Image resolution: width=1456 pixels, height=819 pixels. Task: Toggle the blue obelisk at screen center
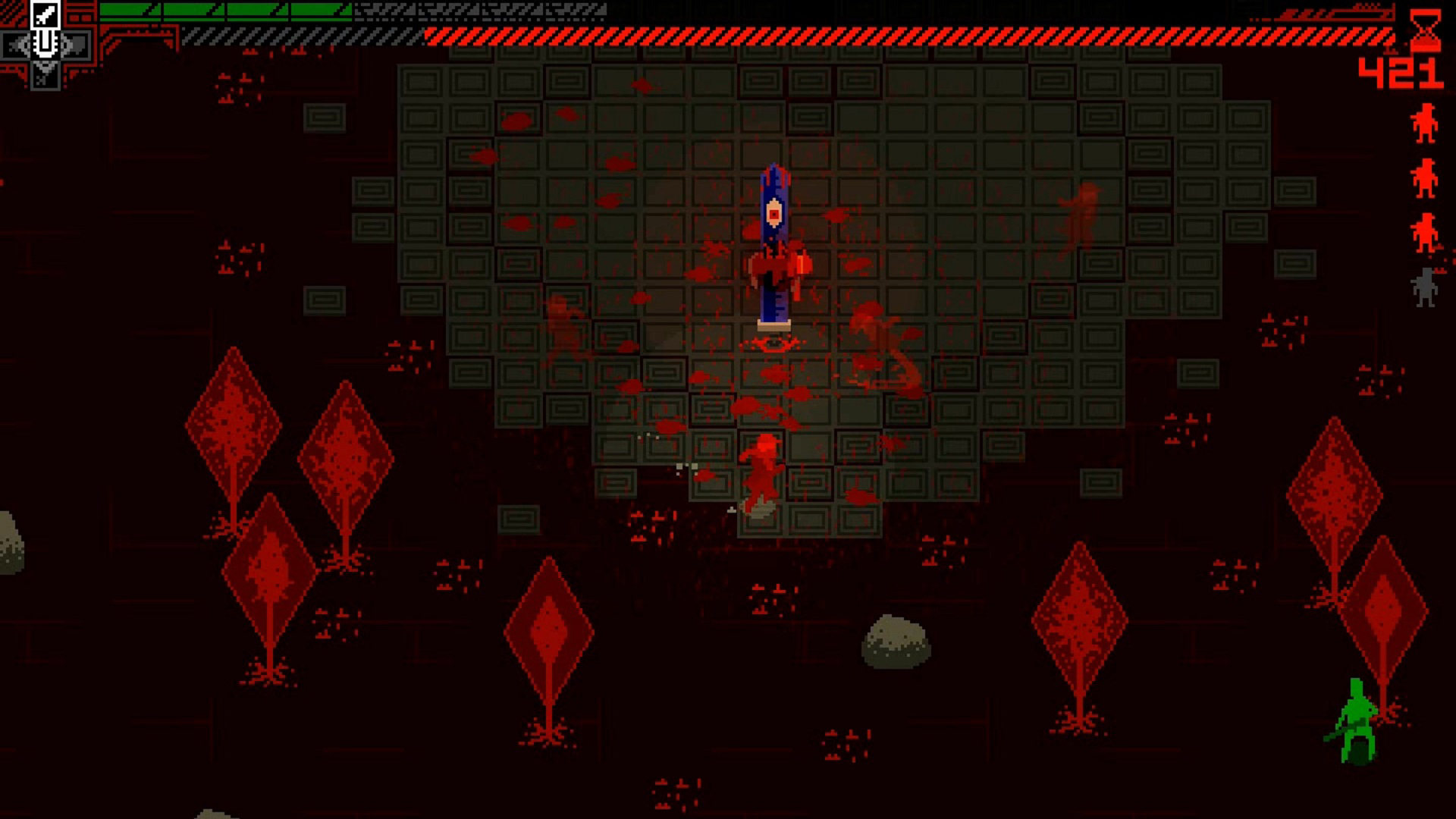tap(773, 243)
